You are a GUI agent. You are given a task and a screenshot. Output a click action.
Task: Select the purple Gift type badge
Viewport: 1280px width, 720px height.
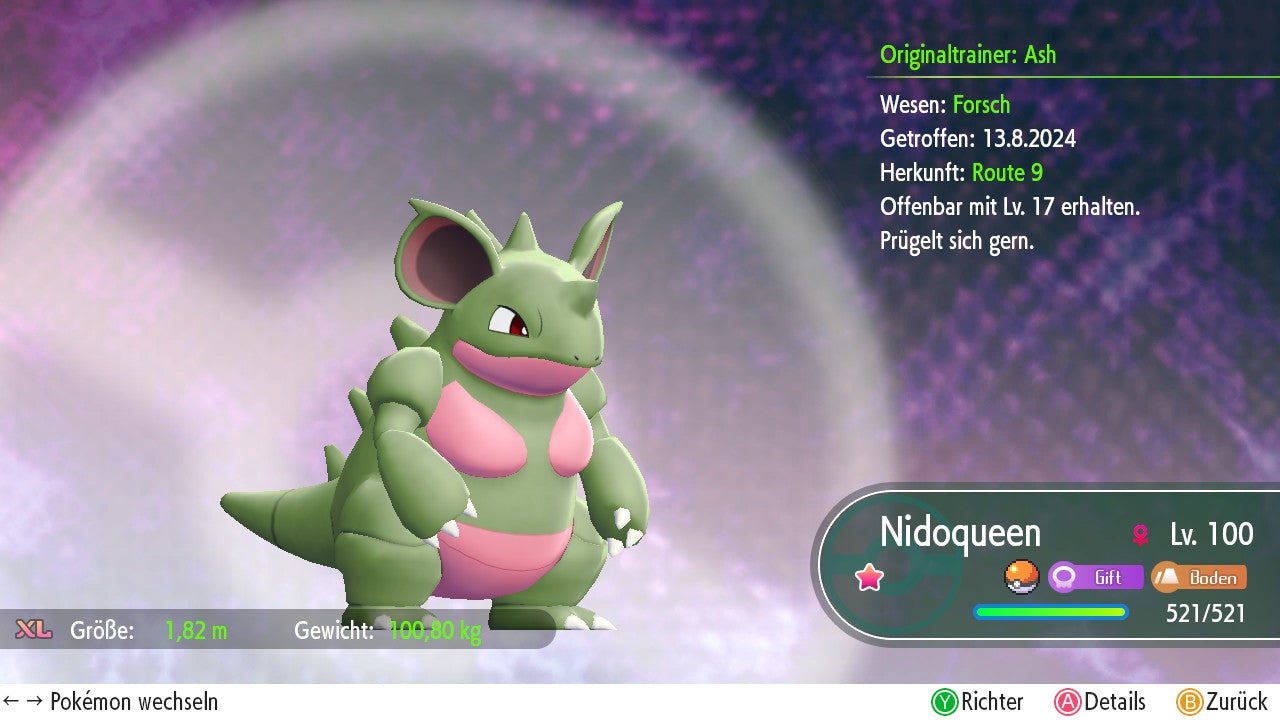point(1095,577)
